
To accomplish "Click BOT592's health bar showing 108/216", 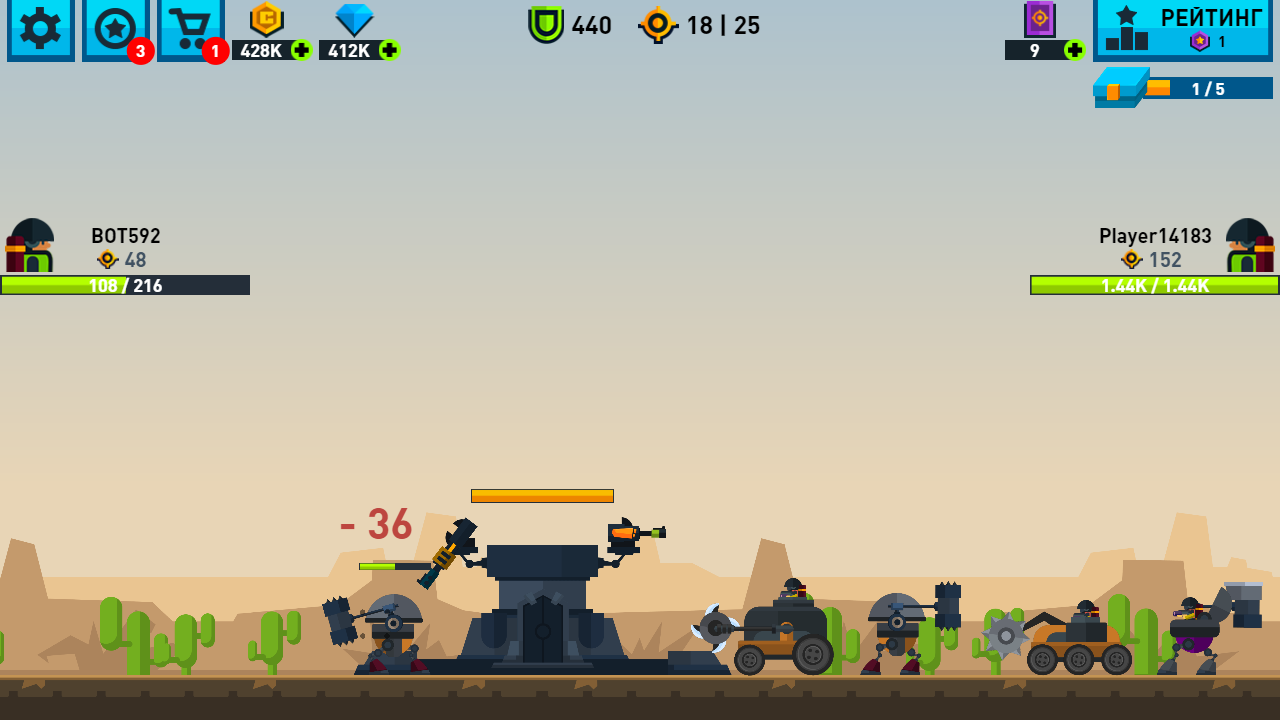I will click(125, 285).
